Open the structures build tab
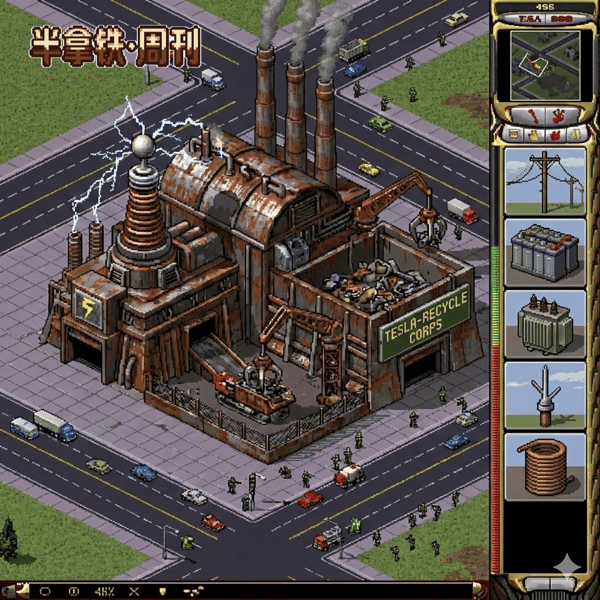 coord(514,133)
